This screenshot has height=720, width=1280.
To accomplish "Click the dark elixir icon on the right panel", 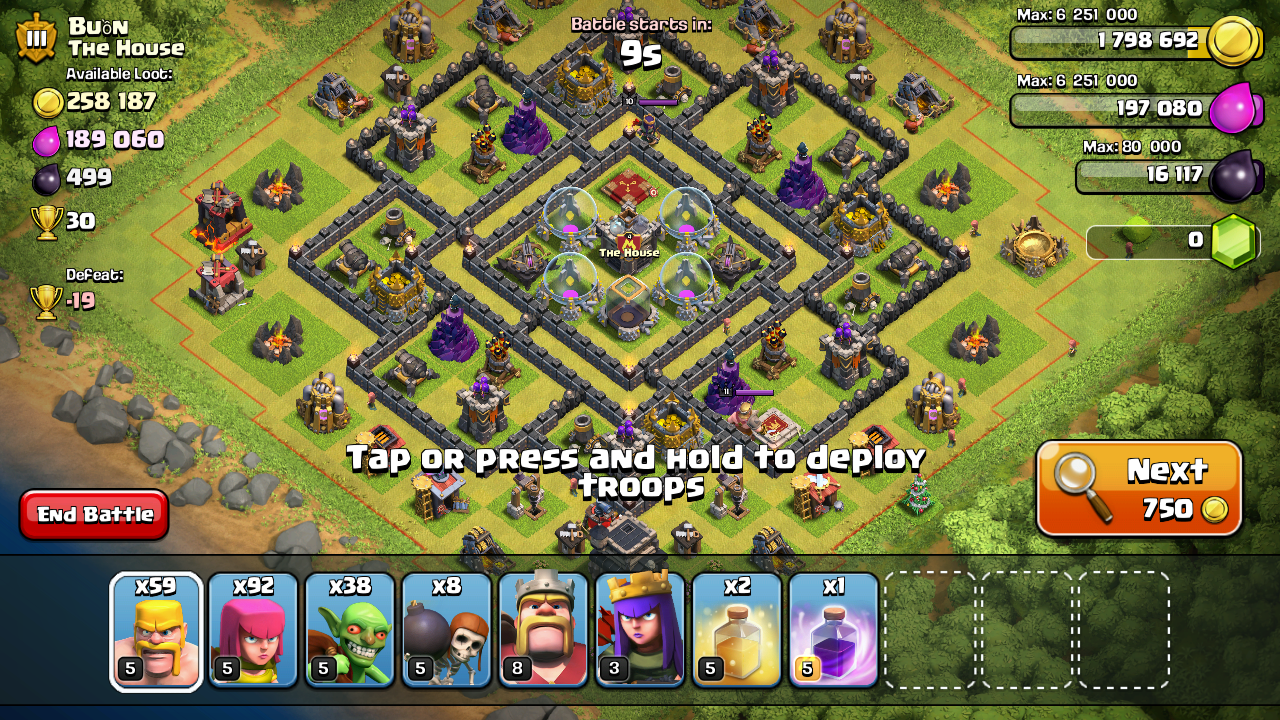I will click(x=1238, y=173).
